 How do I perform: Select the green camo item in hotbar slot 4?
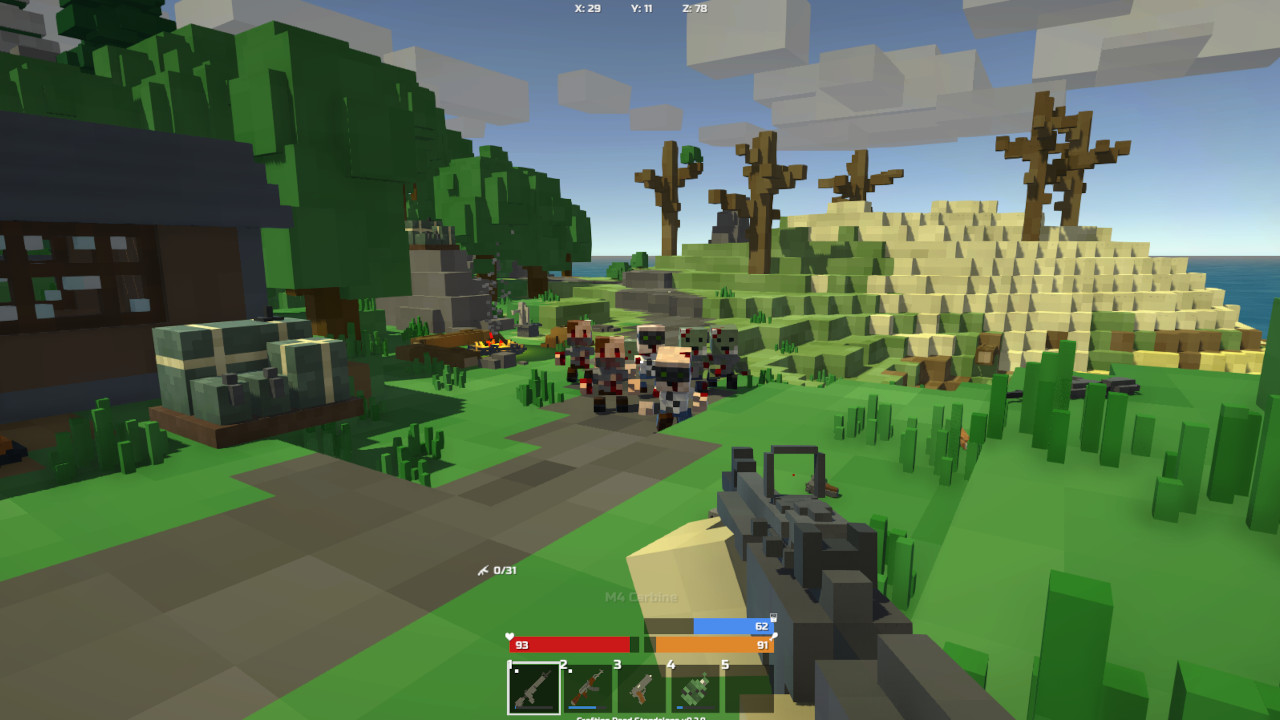tap(696, 688)
